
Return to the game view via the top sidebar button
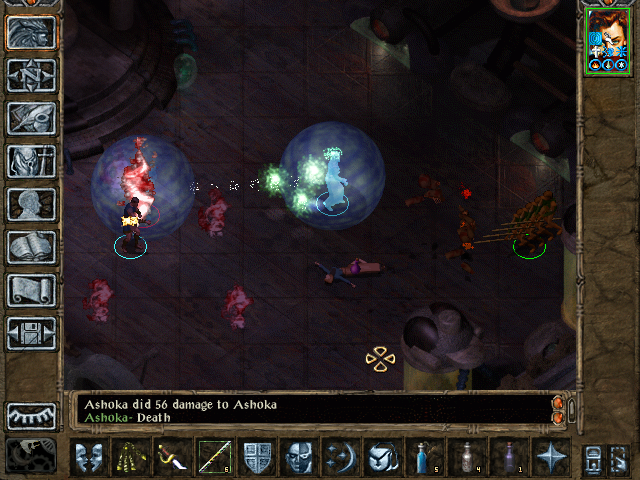pyautogui.click(x=31, y=33)
